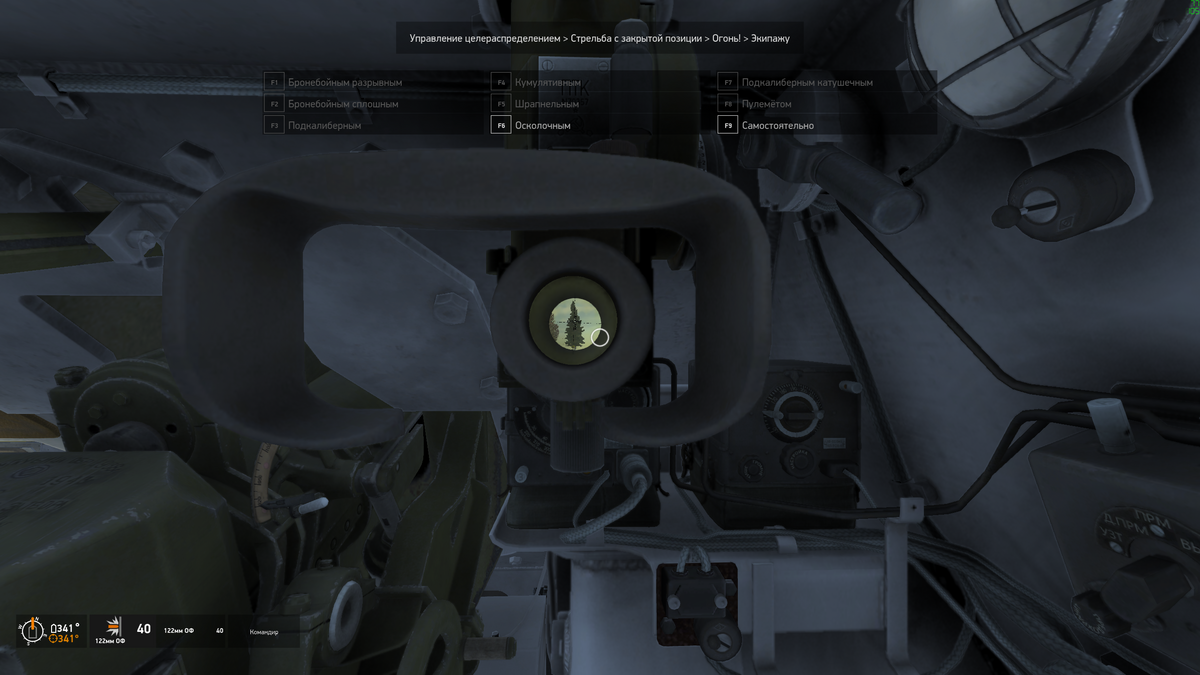The height and width of the screenshot is (675, 1200).
Task: Choose the Бронебойным сплошным option
Action: [342, 104]
